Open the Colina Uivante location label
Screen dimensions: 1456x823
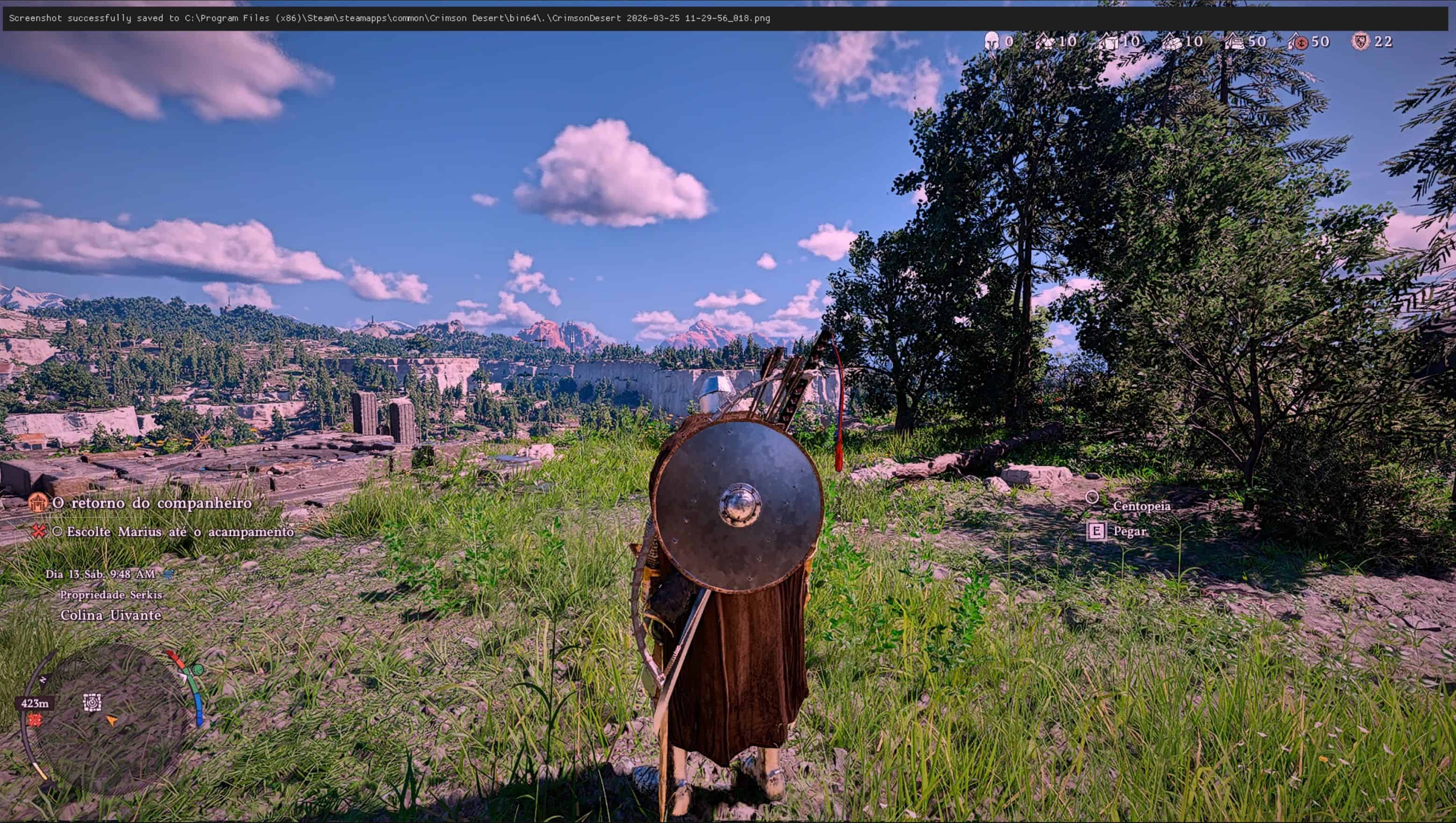coord(111,614)
